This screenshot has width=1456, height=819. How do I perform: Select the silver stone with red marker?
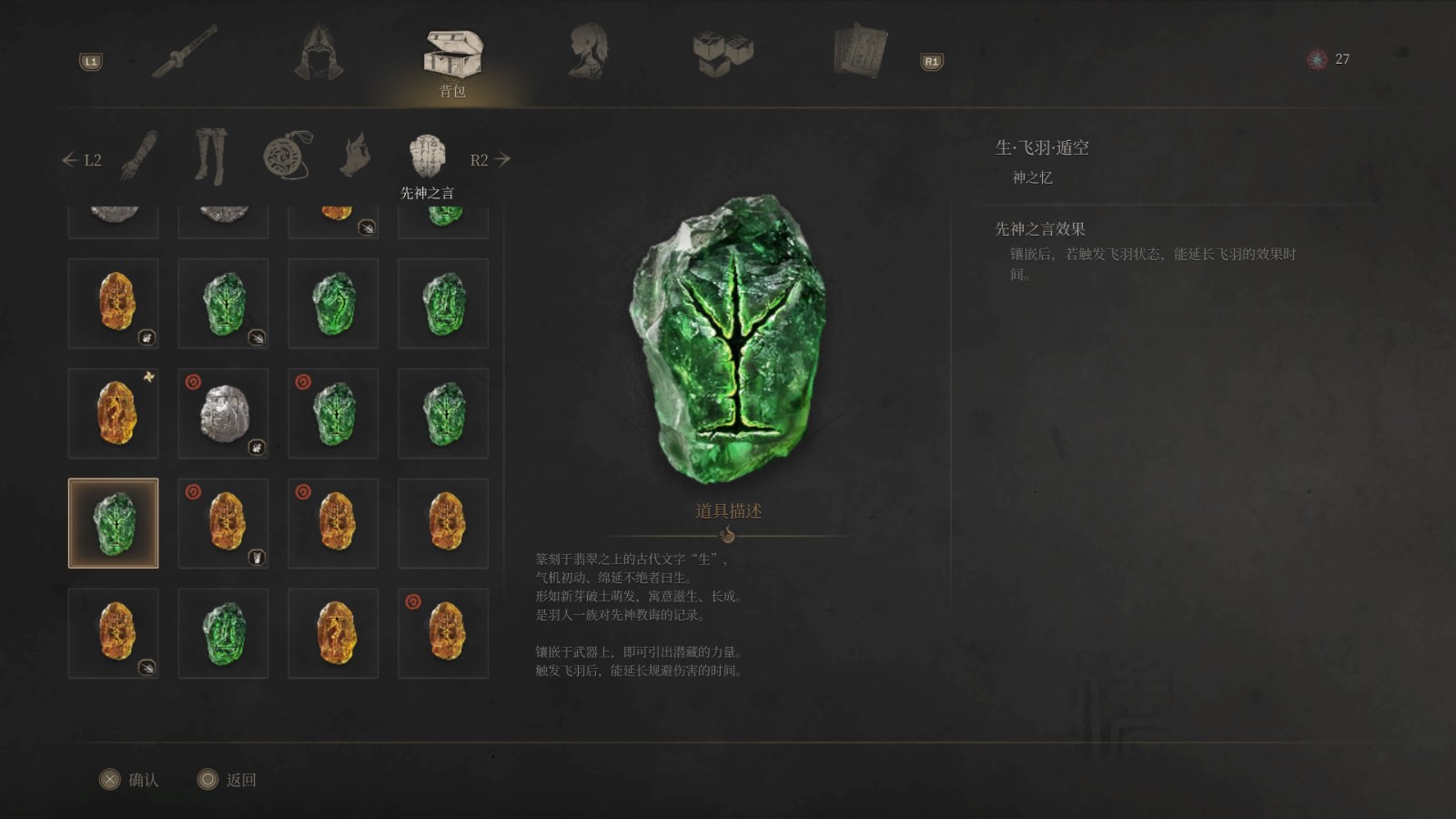[224, 413]
